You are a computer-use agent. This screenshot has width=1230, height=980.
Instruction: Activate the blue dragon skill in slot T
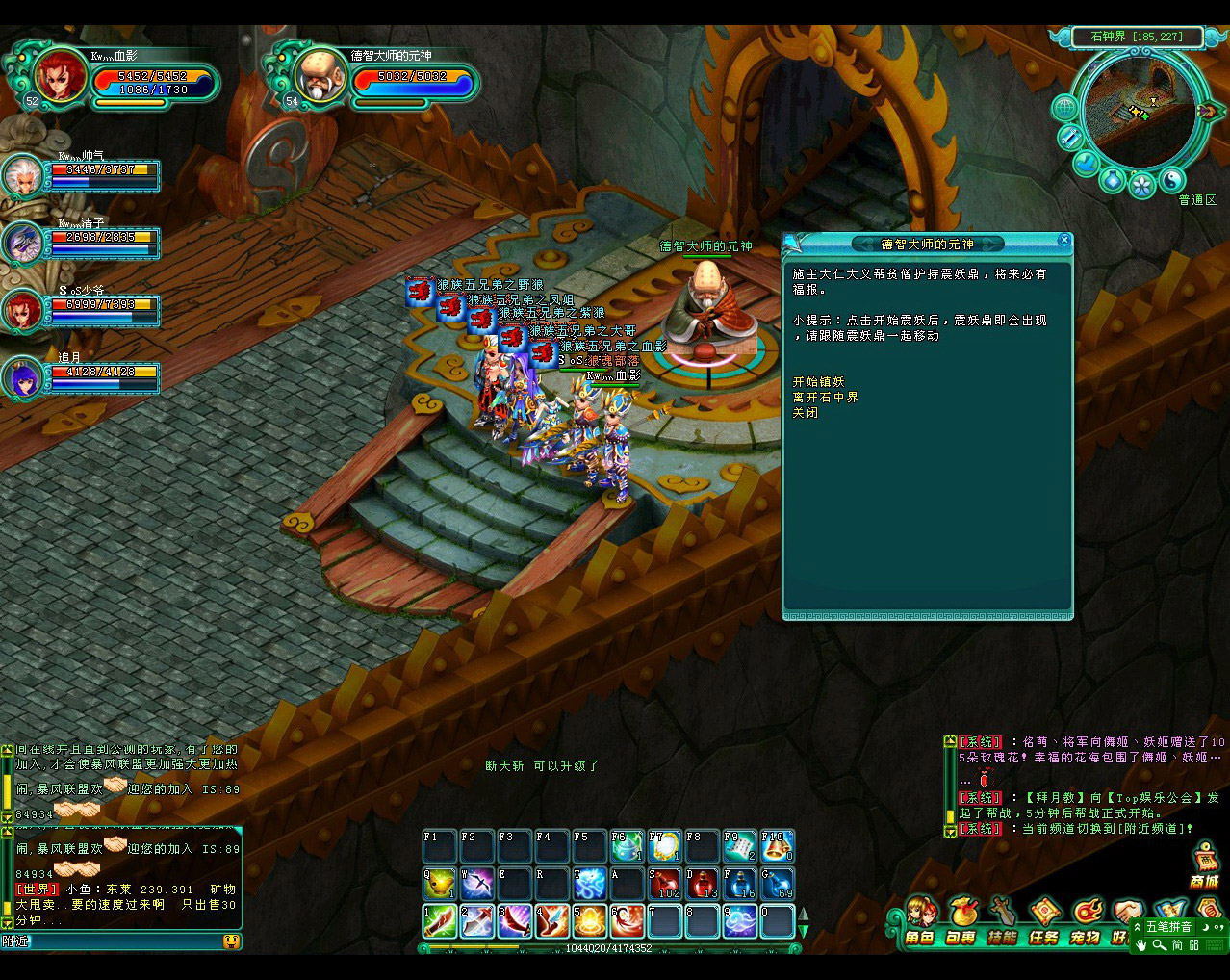tap(589, 883)
